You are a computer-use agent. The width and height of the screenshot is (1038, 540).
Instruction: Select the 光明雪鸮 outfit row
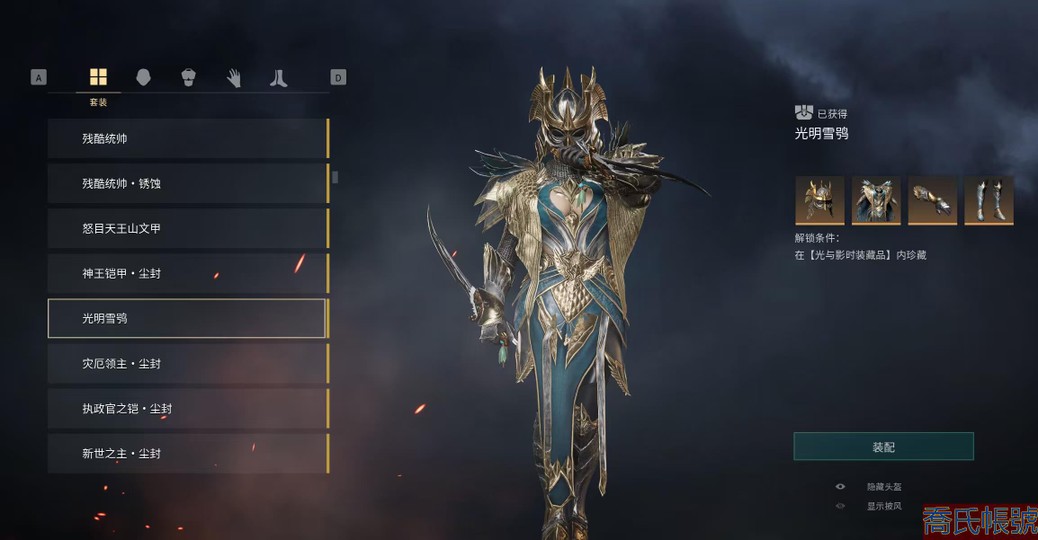point(187,318)
